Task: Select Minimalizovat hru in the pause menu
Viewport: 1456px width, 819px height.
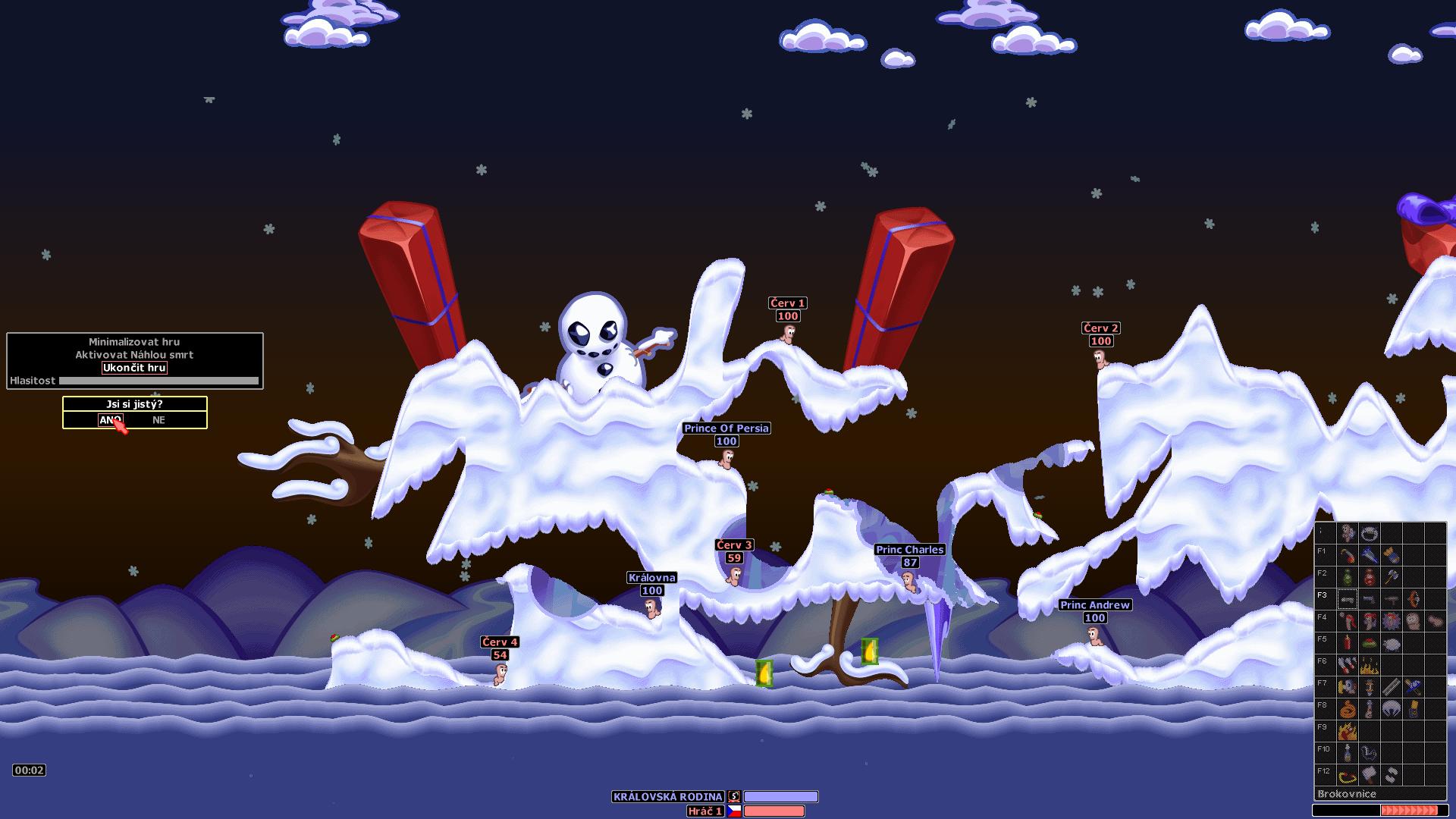Action: 134,342
